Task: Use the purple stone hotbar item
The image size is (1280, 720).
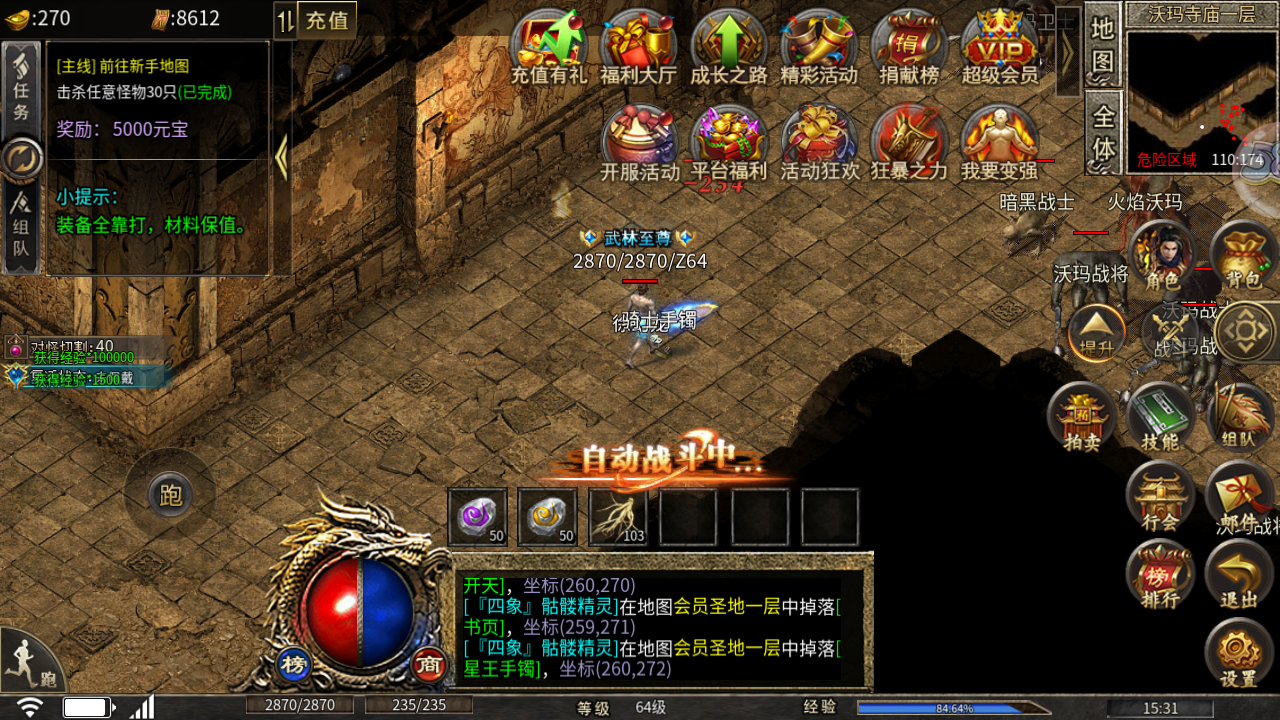Action: [x=477, y=517]
